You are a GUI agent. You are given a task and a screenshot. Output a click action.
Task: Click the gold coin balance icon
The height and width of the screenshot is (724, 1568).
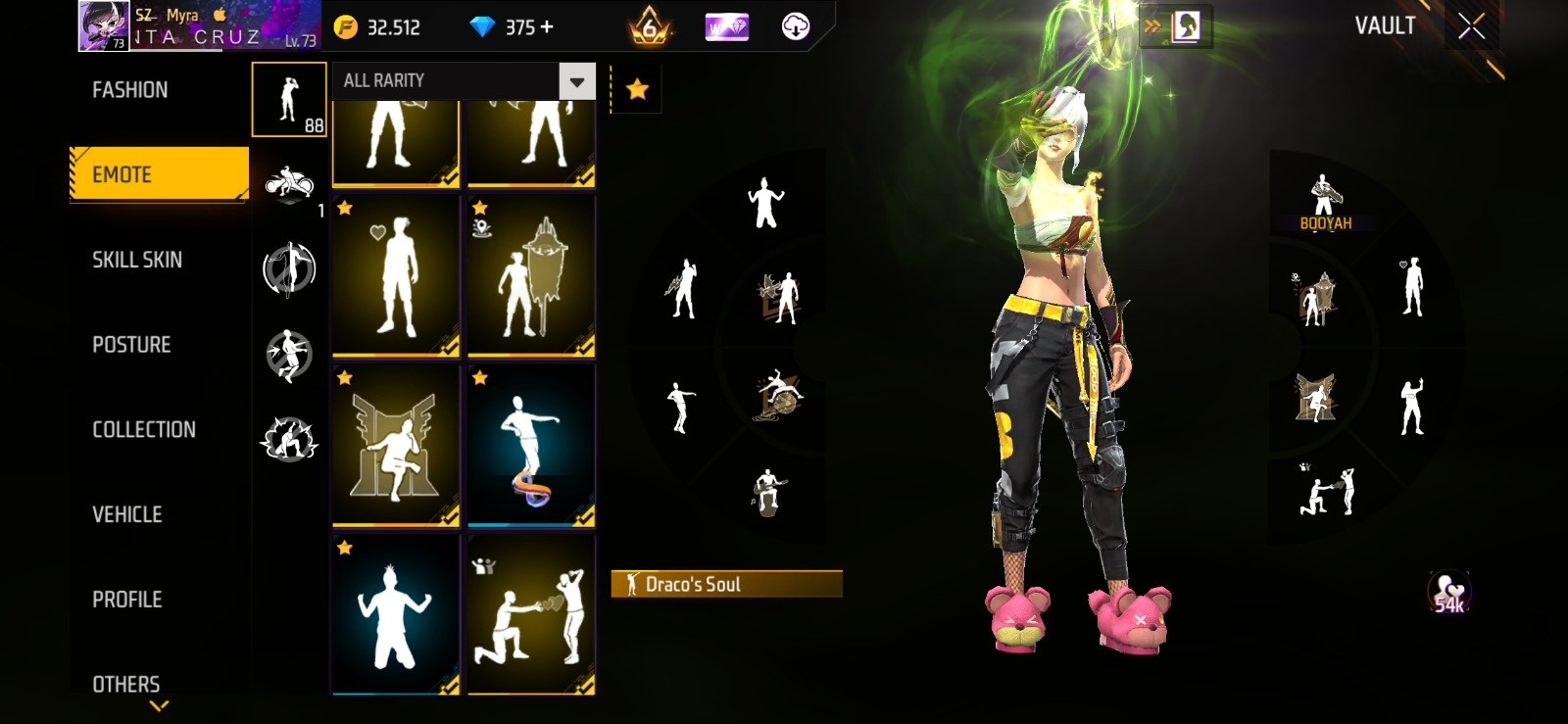[x=346, y=27]
